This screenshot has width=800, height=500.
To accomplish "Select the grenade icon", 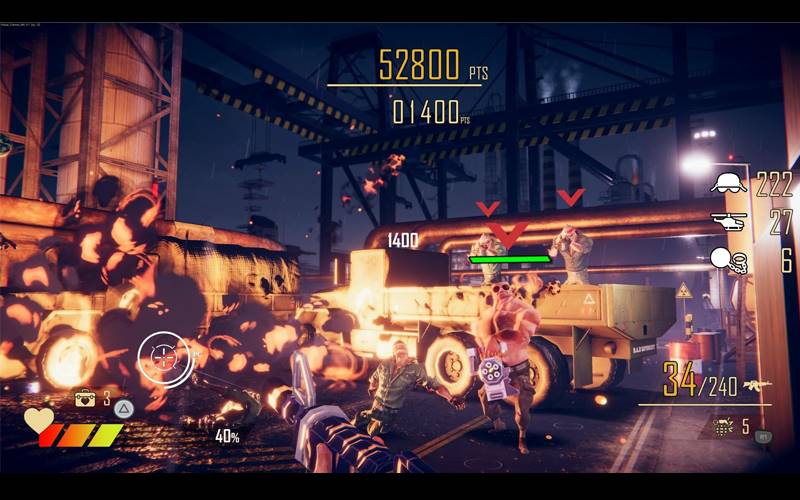I will 723,426.
